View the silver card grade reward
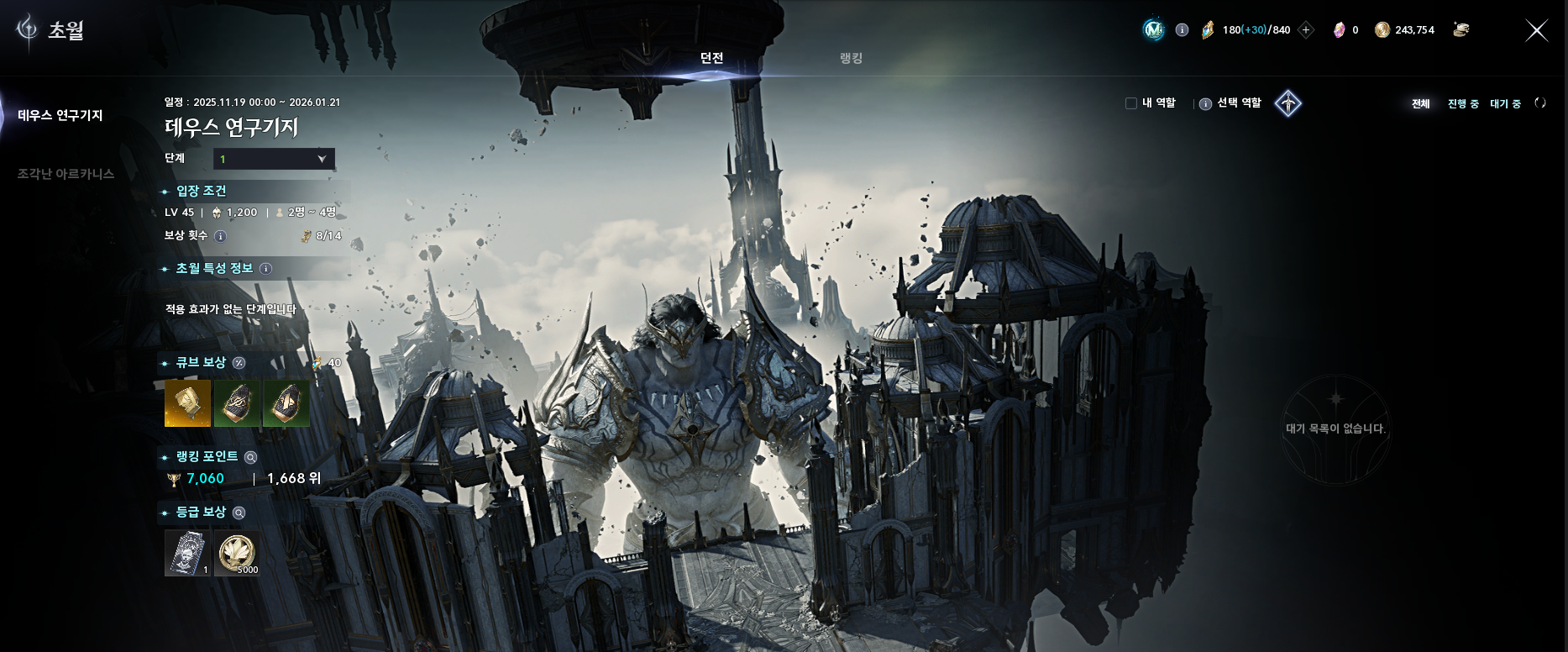This screenshot has height=652, width=1568. point(187,553)
